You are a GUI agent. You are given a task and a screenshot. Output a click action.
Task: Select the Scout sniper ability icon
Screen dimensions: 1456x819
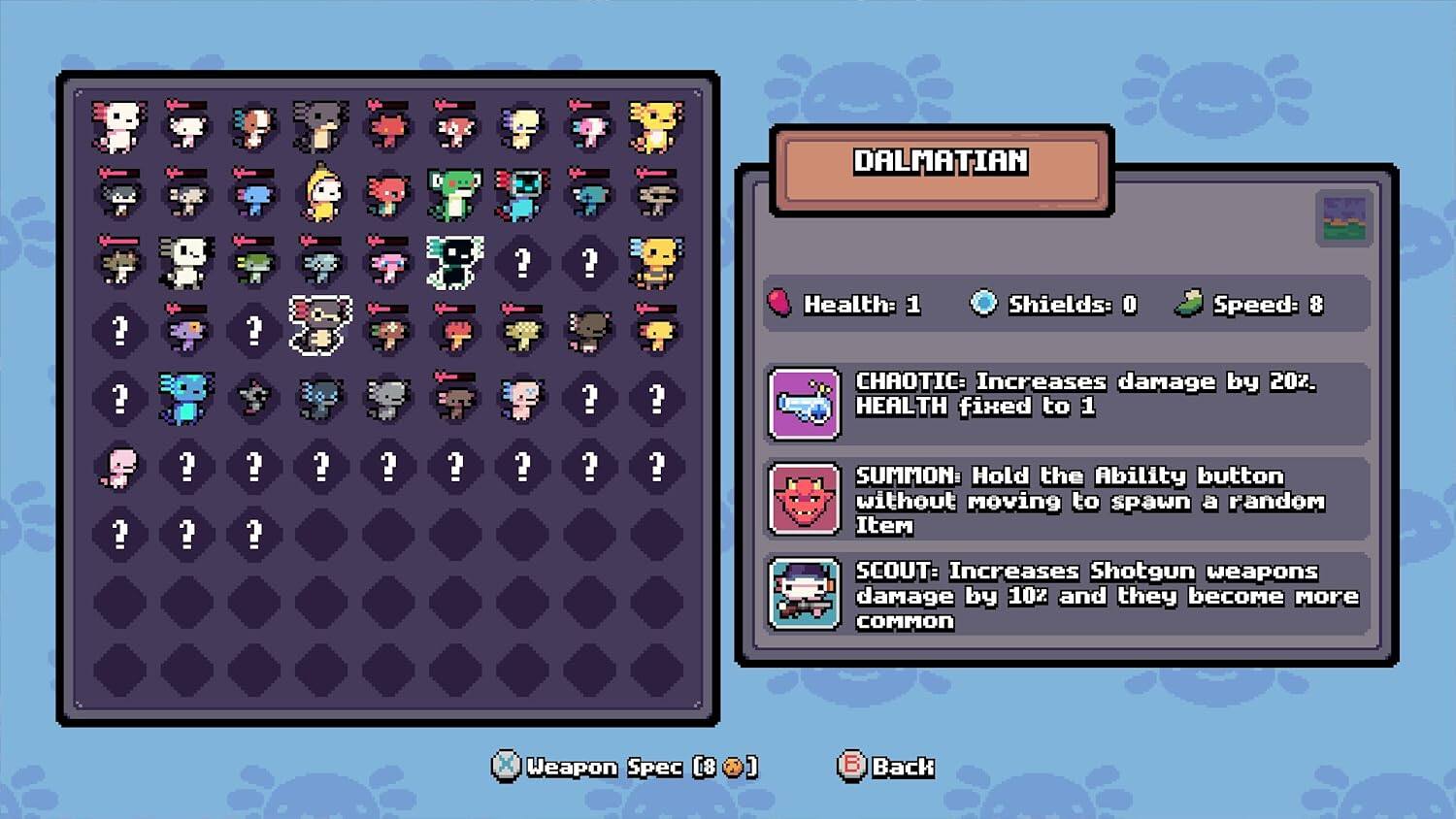pos(806,595)
